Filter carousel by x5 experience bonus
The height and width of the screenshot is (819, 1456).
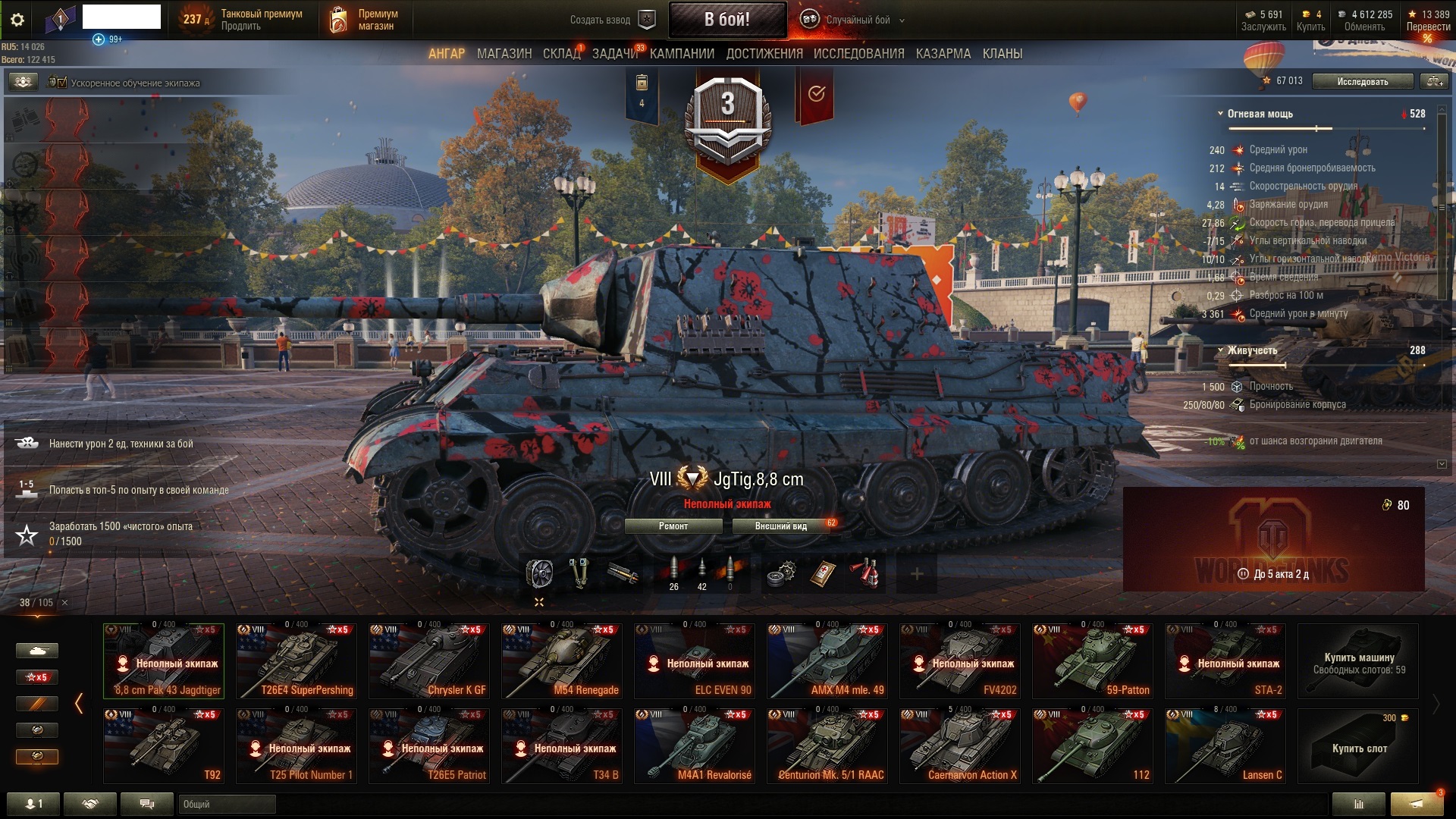tap(36, 677)
